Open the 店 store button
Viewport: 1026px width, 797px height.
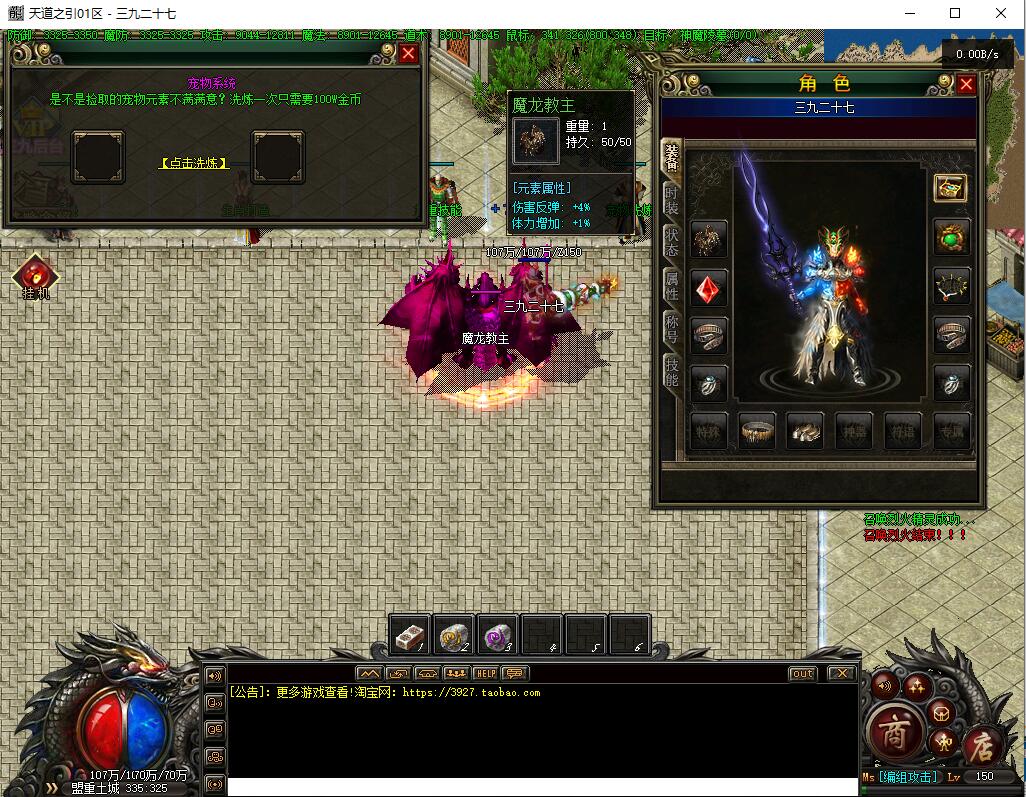(976, 745)
